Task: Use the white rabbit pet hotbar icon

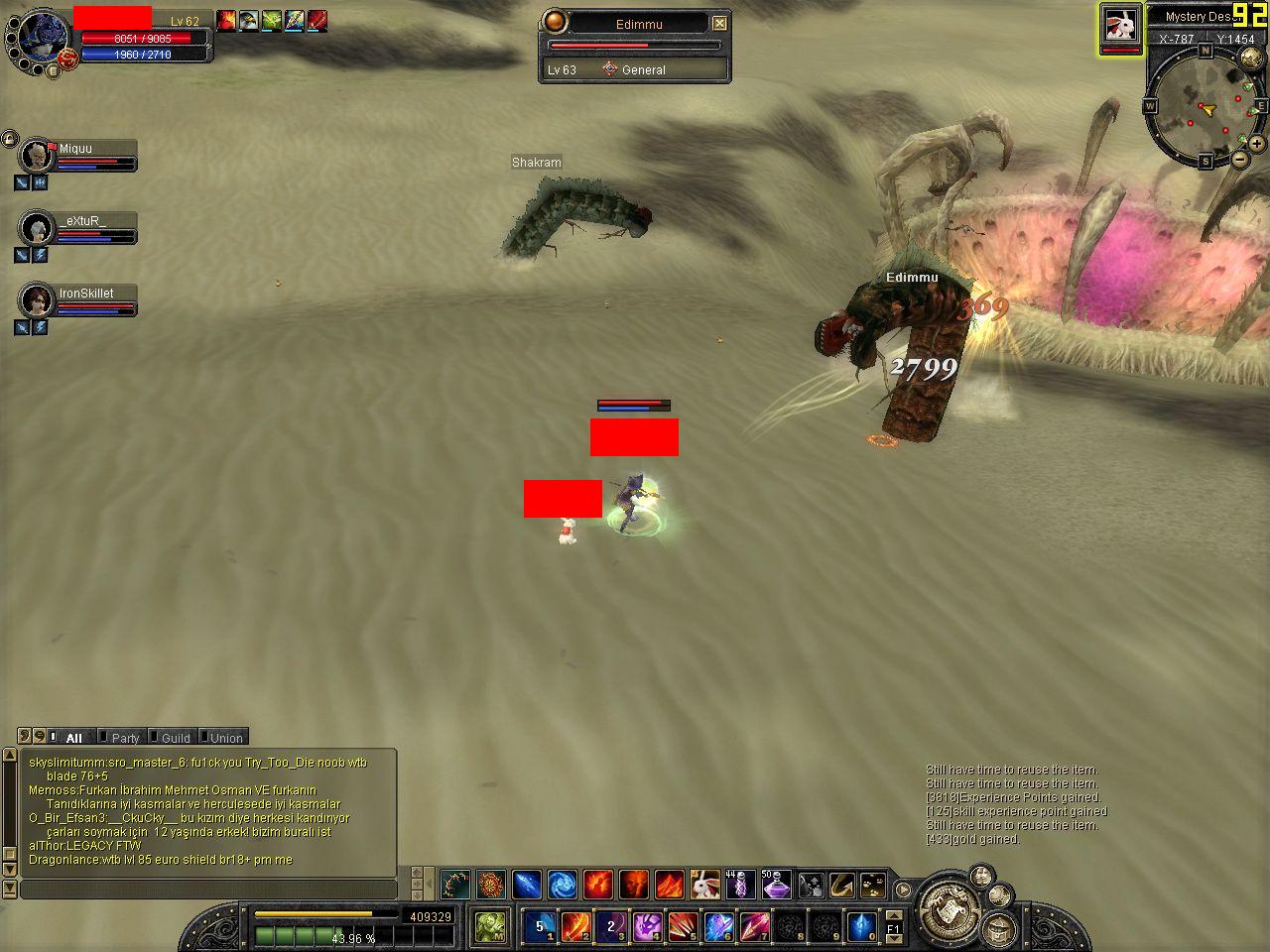Action: point(704,884)
